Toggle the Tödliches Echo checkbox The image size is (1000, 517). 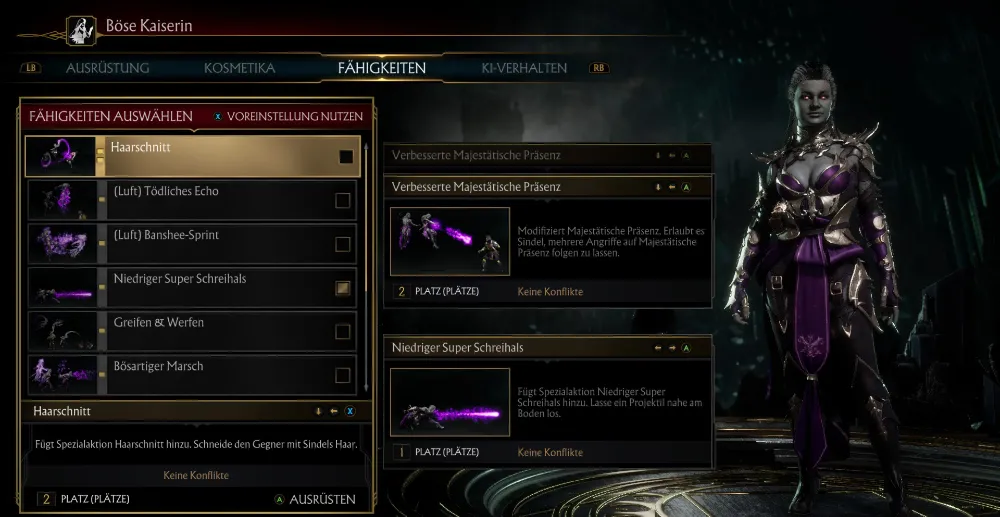(x=343, y=201)
